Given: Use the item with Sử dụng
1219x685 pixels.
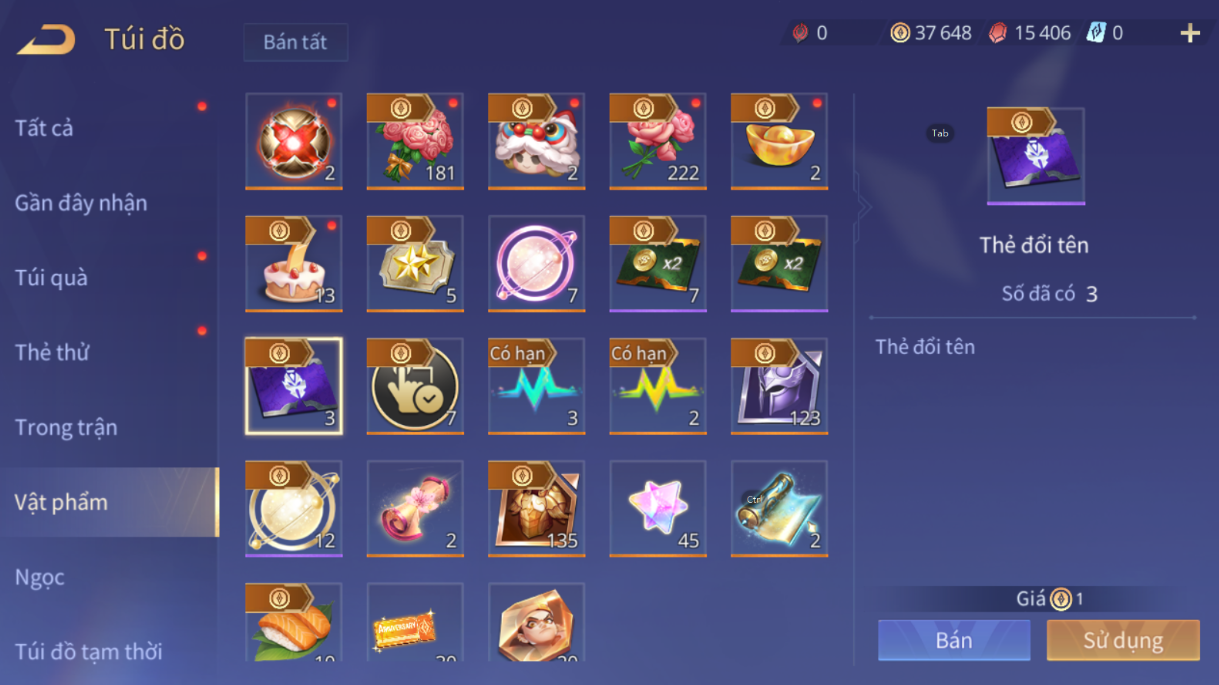Looking at the screenshot, I should tap(1123, 640).
